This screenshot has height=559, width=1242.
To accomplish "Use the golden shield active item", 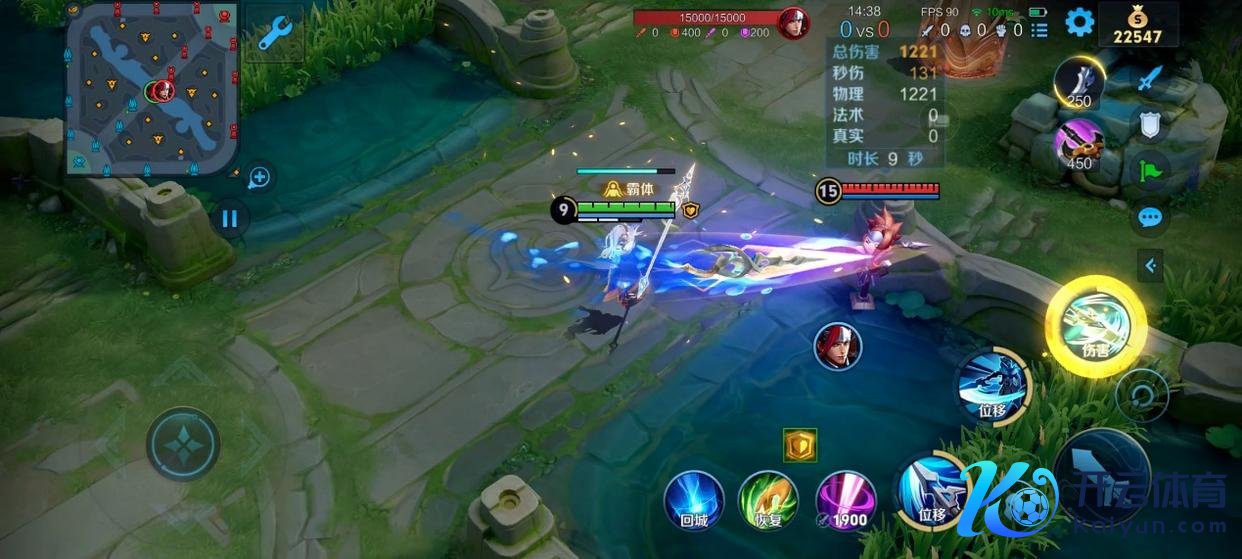I will 800,446.
